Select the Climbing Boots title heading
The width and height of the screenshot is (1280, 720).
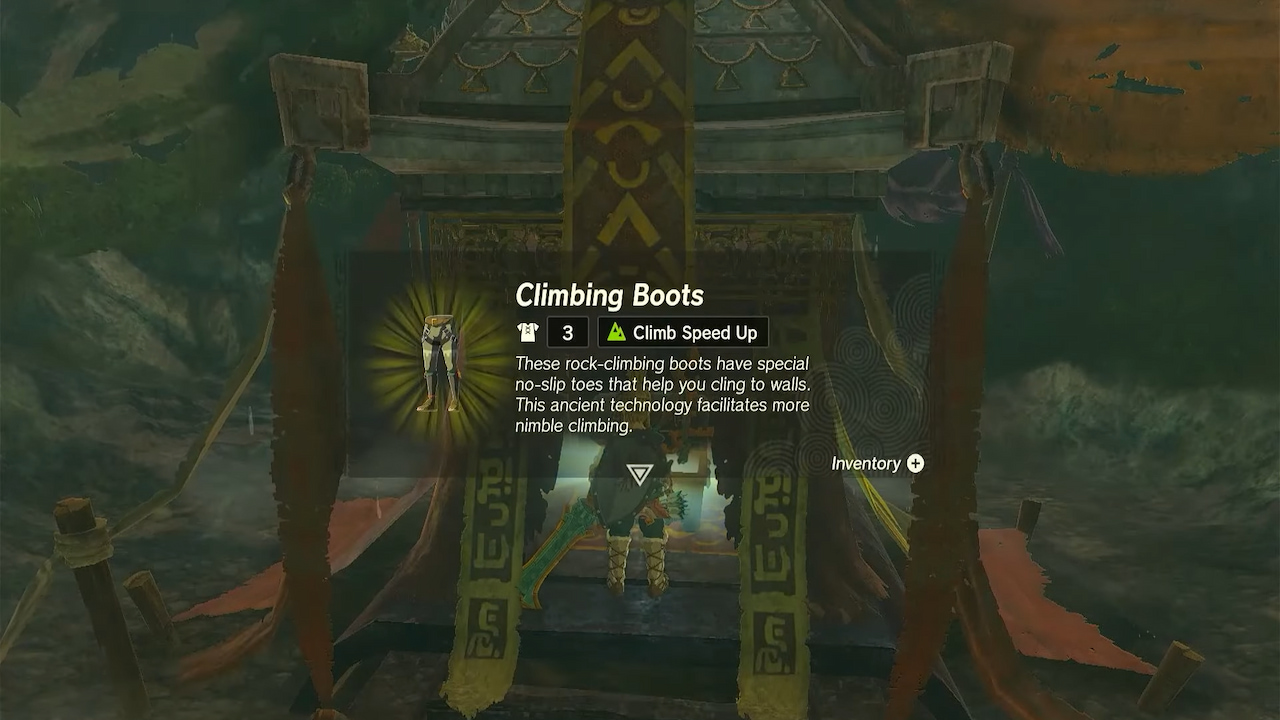click(x=611, y=295)
